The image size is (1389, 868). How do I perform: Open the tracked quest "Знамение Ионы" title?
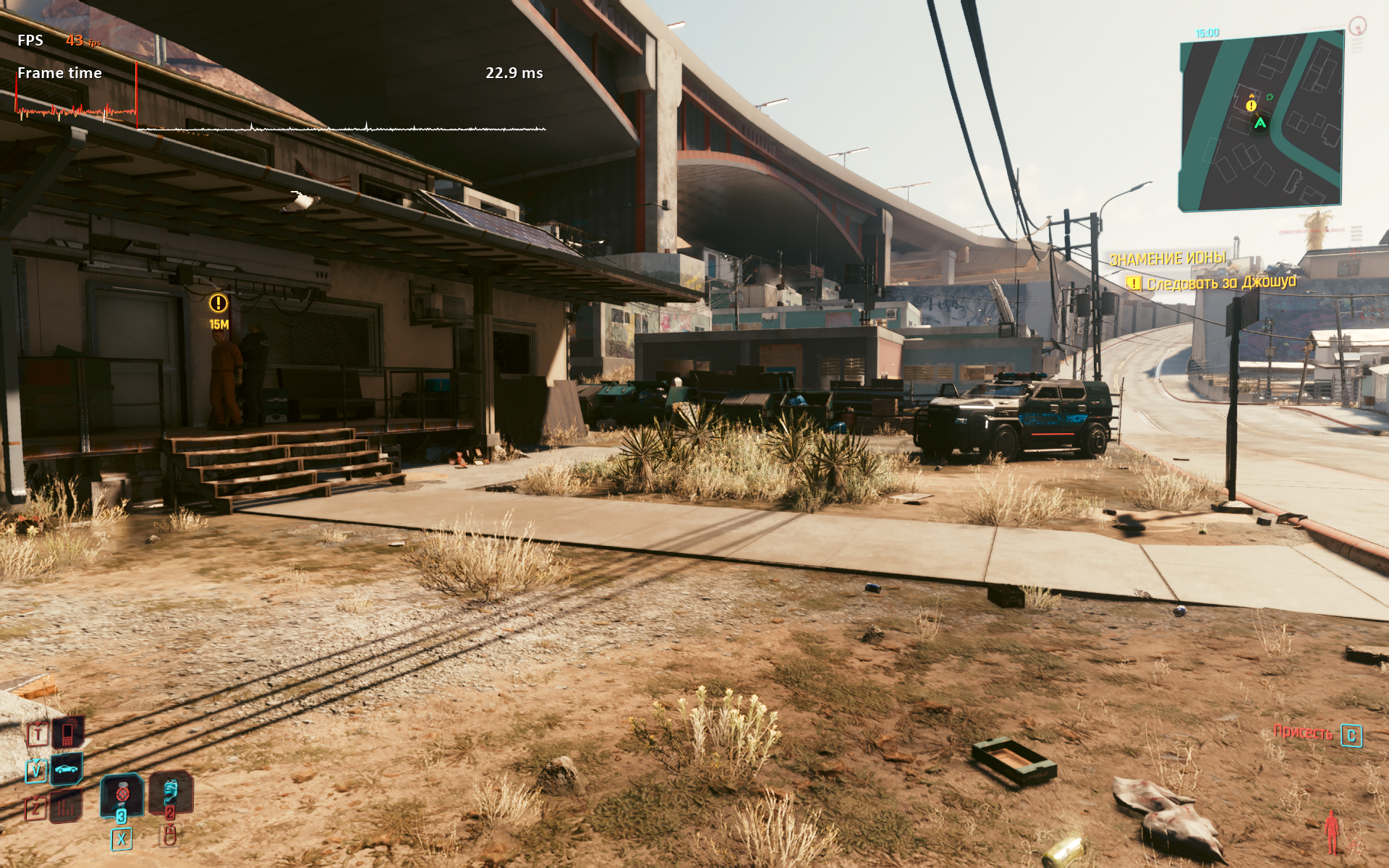point(1167,258)
